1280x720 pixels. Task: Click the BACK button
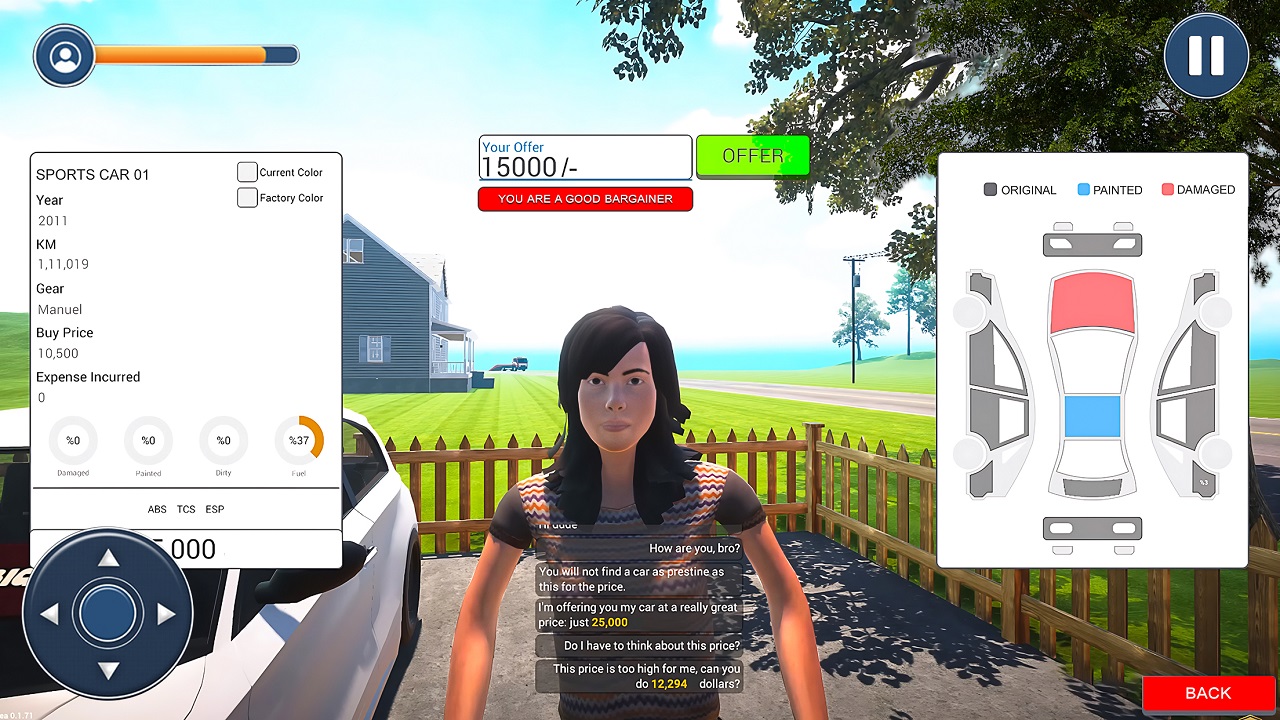click(x=1207, y=693)
